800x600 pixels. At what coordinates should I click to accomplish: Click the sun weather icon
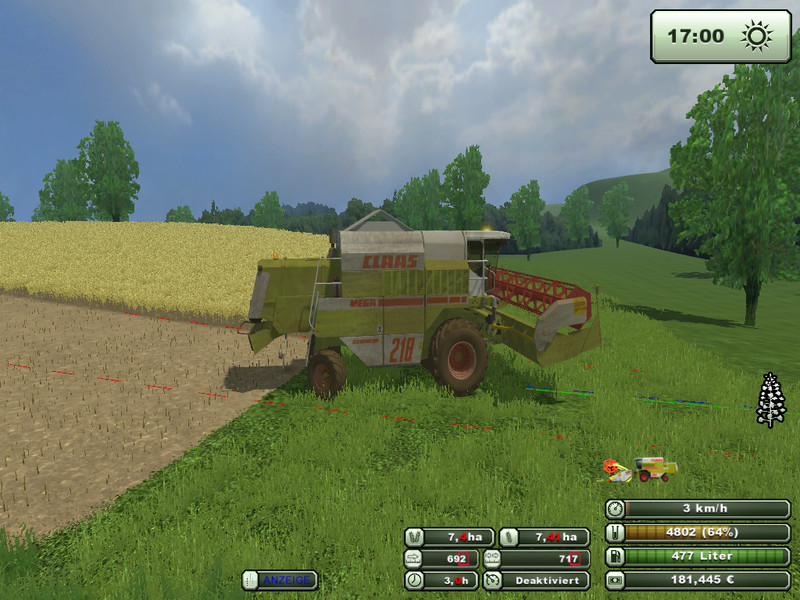[756, 37]
